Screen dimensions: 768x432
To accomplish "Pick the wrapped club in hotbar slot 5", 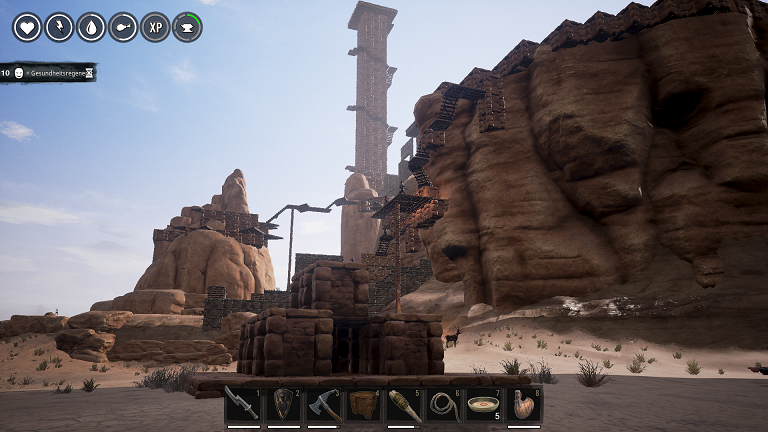I will tap(404, 405).
